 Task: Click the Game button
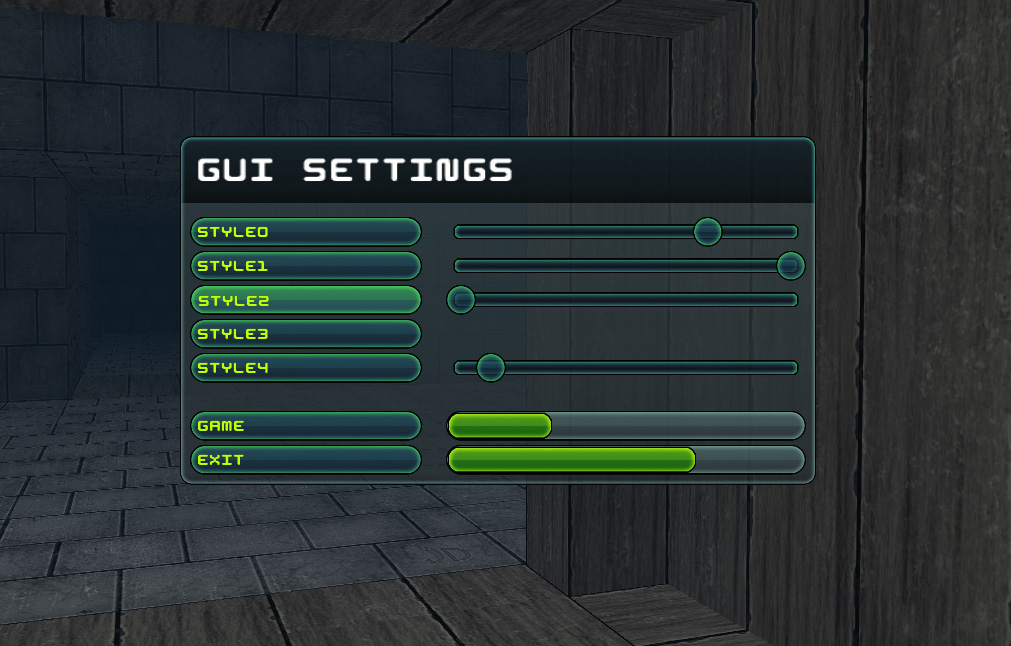pos(305,426)
